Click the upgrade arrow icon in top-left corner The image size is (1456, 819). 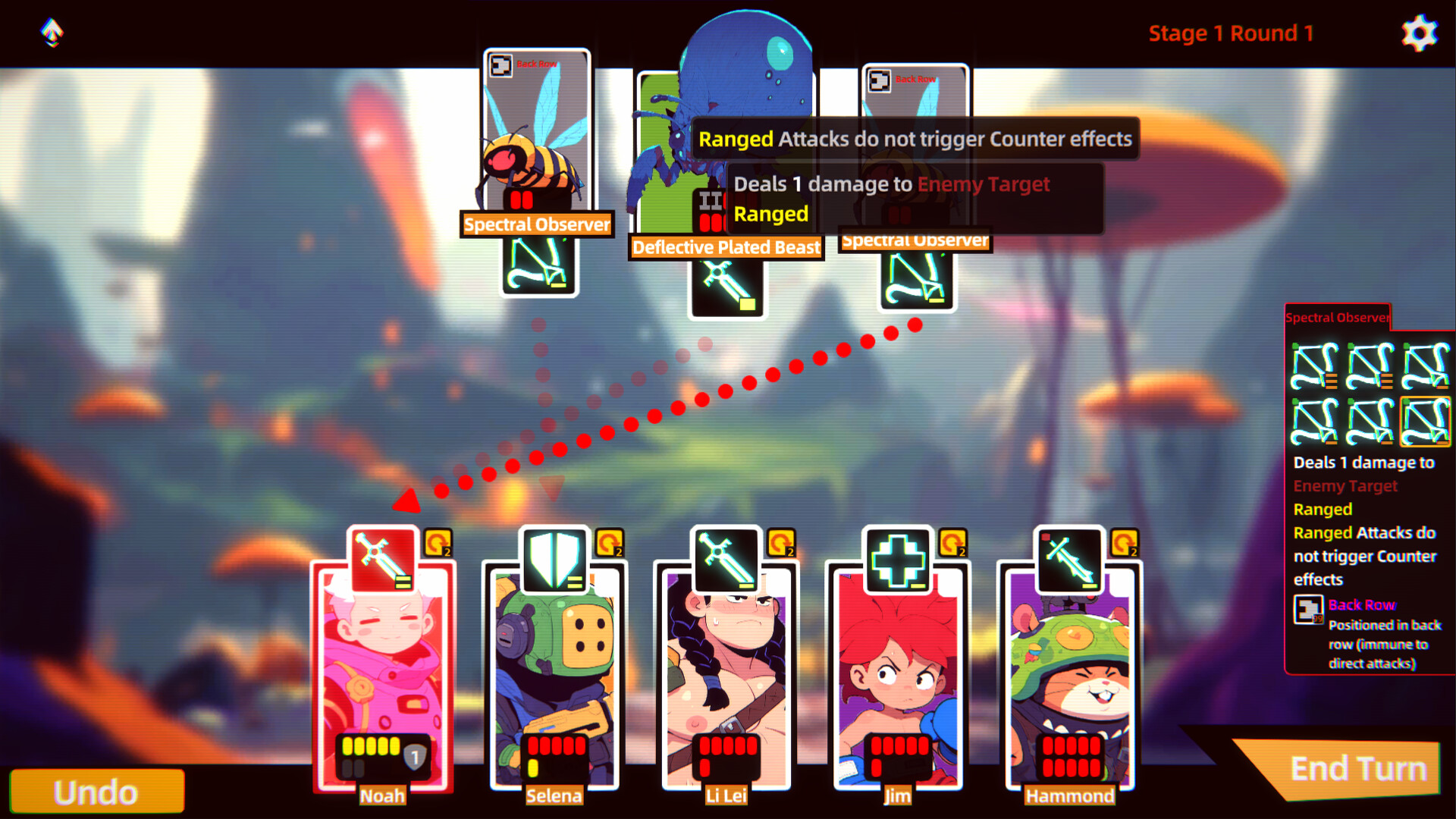click(x=50, y=32)
